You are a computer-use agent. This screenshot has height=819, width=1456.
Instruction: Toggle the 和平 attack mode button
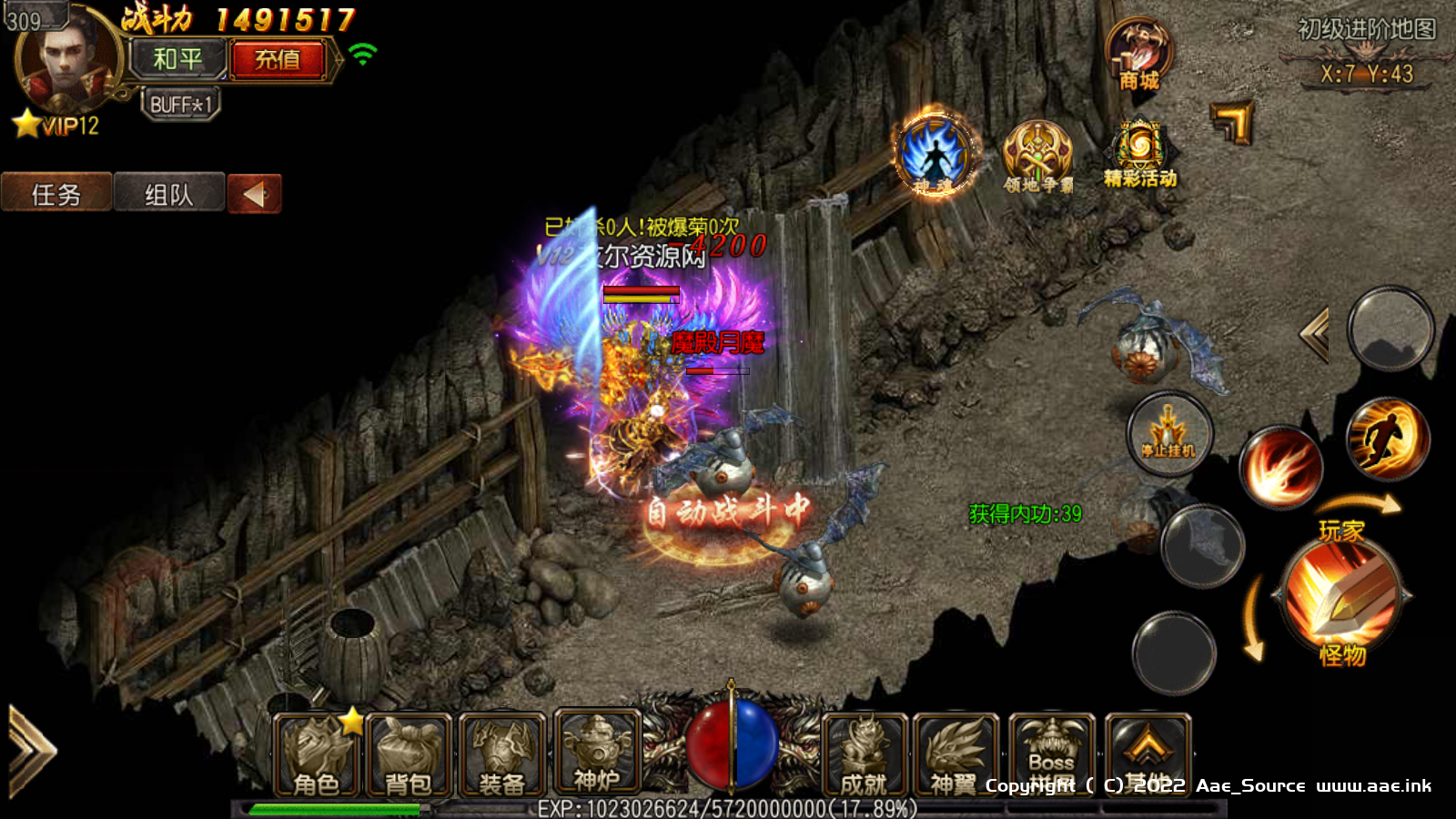click(177, 60)
